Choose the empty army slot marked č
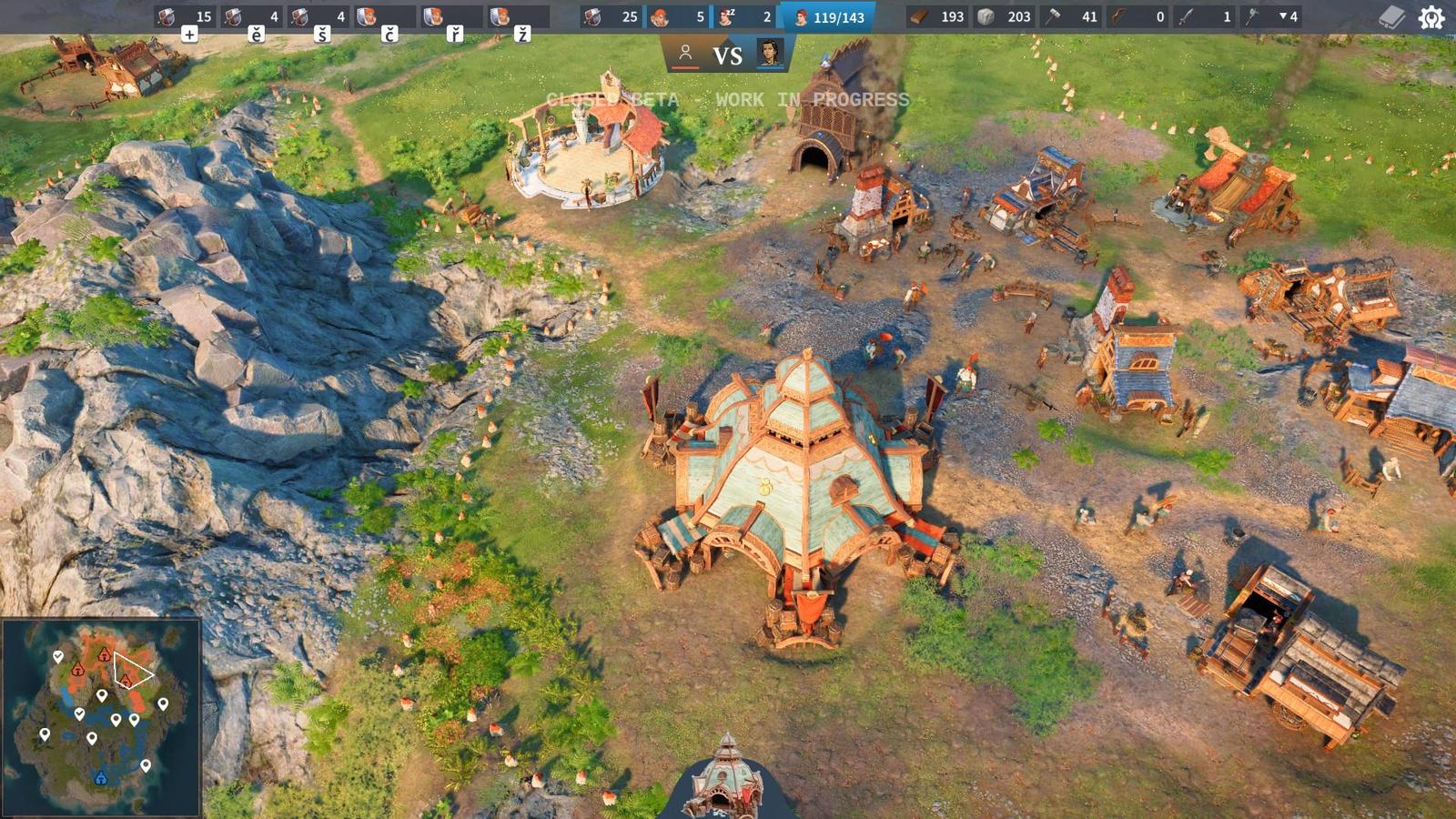1456x819 pixels. 384,16
